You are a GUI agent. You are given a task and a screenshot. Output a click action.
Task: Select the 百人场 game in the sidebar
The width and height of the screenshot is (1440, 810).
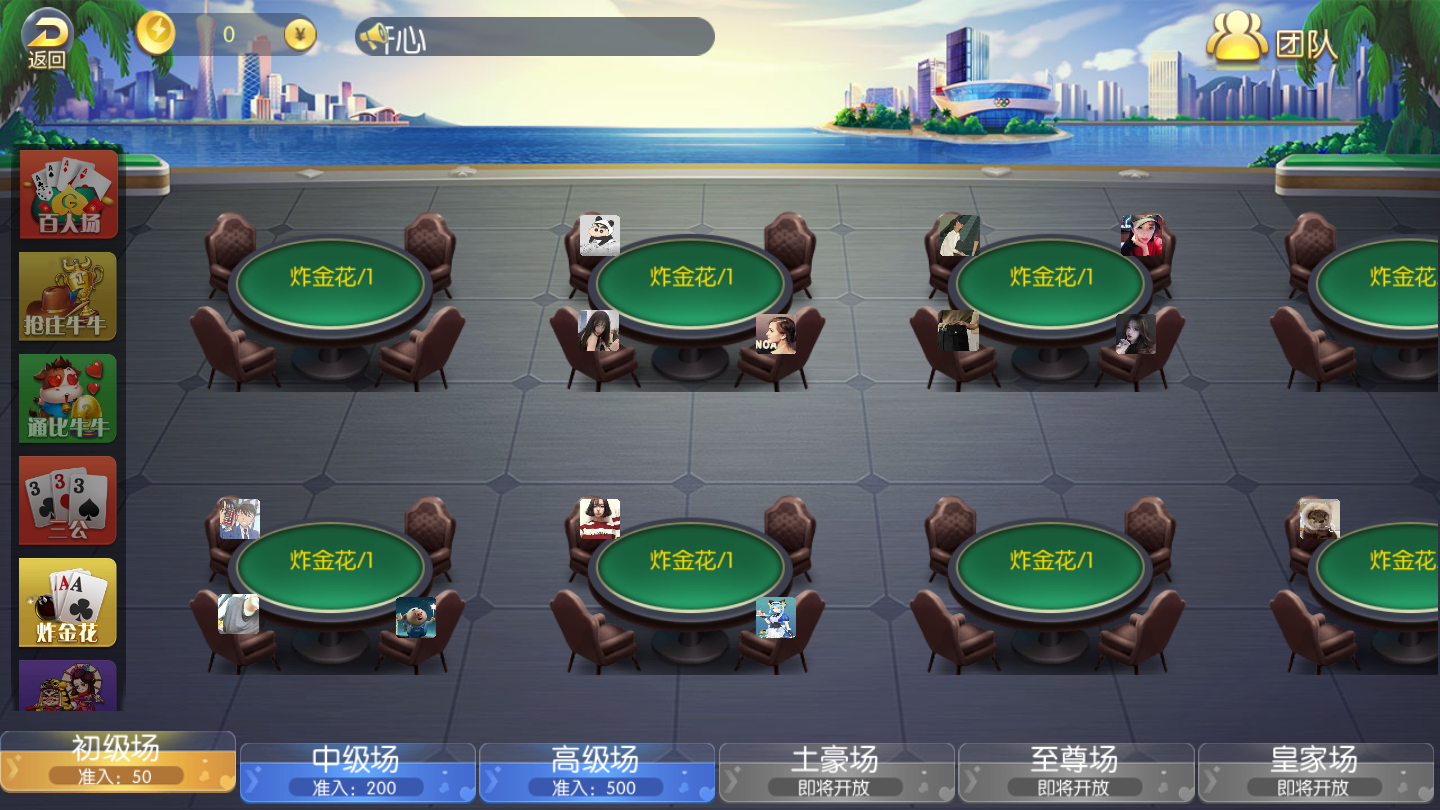tap(67, 193)
